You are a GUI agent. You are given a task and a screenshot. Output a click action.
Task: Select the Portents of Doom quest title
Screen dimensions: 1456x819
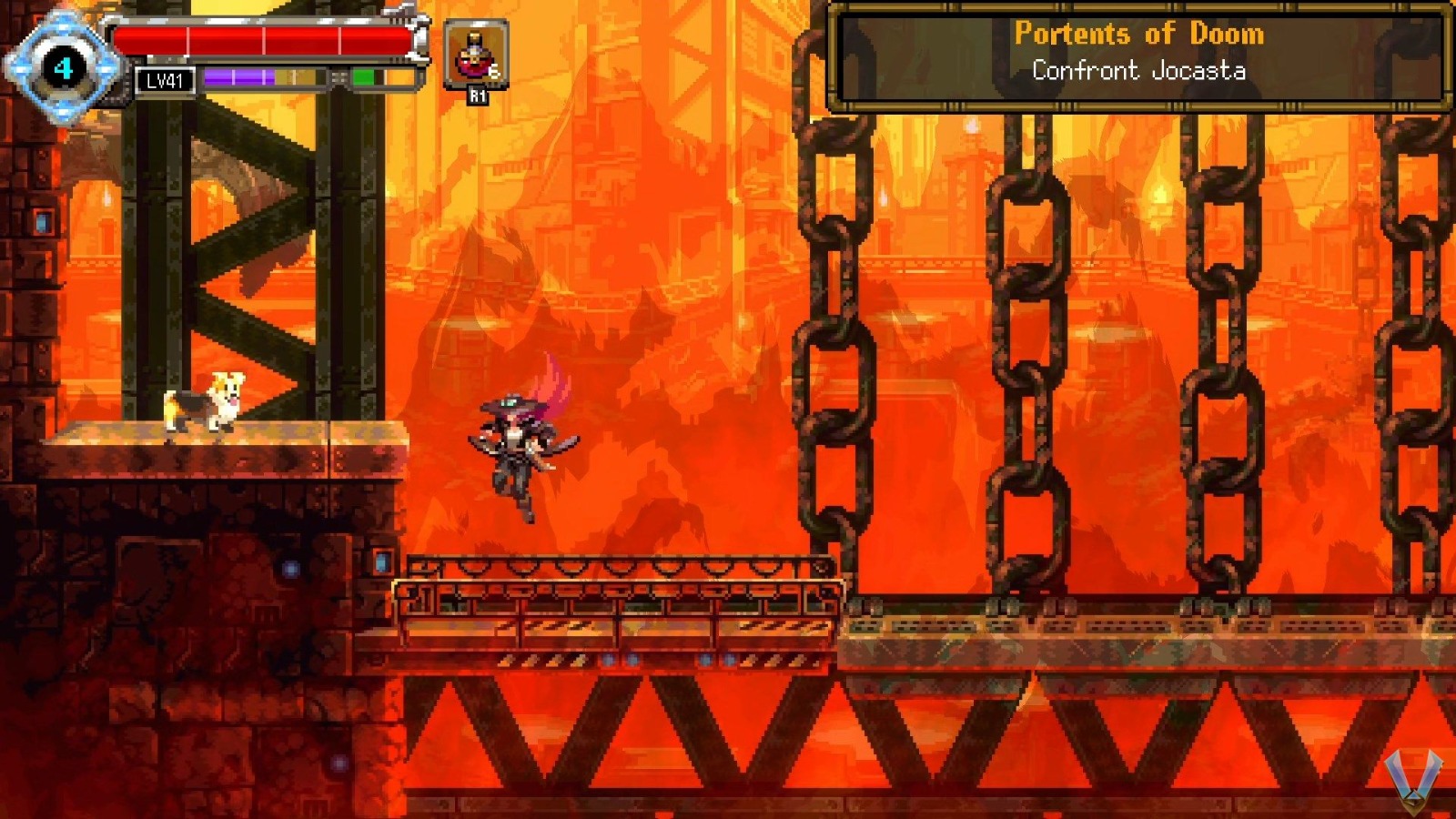[1139, 34]
